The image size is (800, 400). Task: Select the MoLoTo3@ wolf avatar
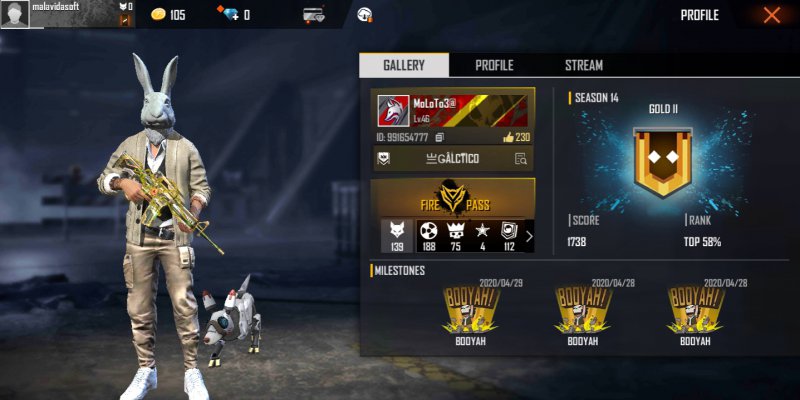393,112
